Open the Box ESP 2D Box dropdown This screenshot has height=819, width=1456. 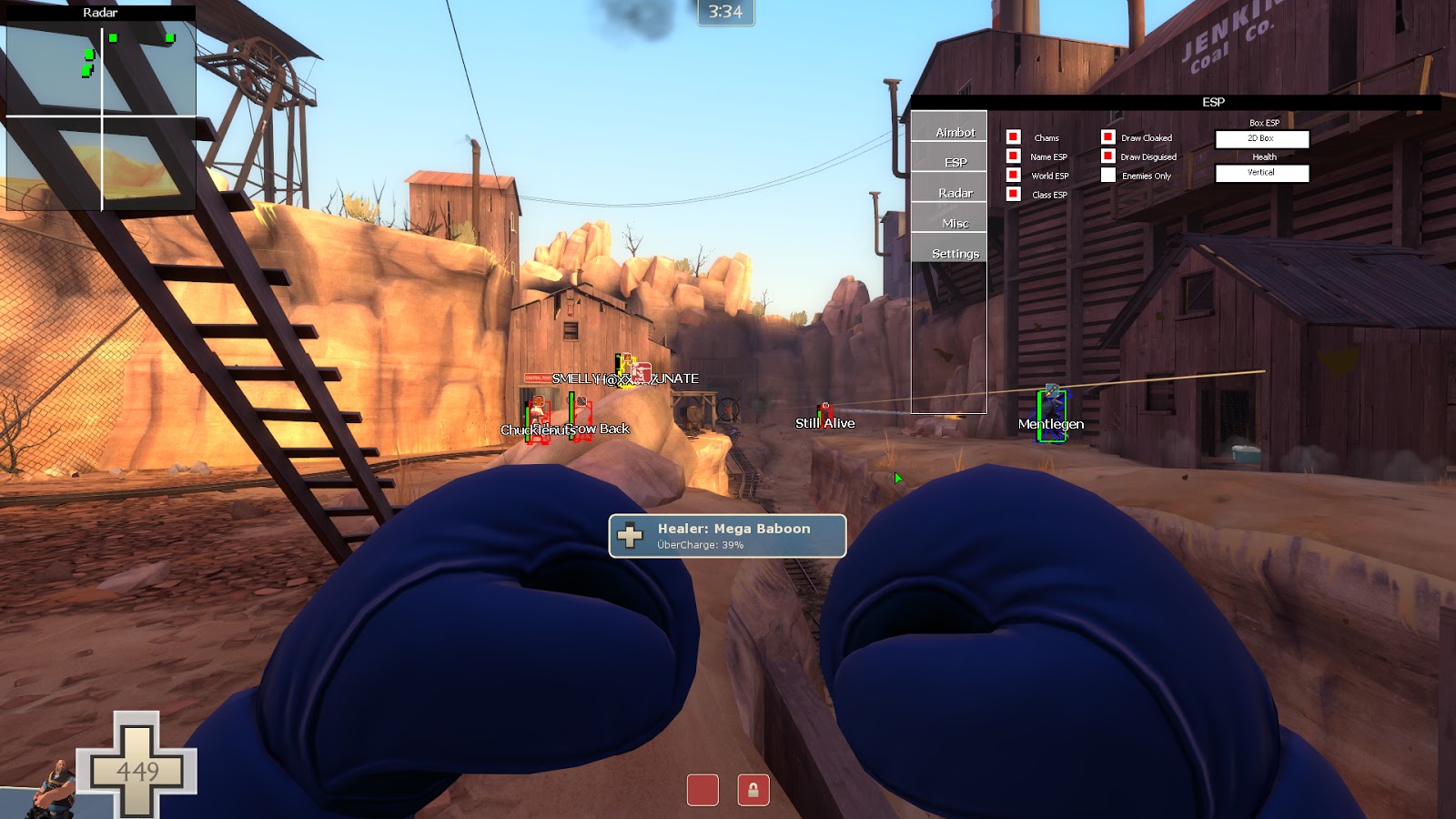click(x=1262, y=138)
